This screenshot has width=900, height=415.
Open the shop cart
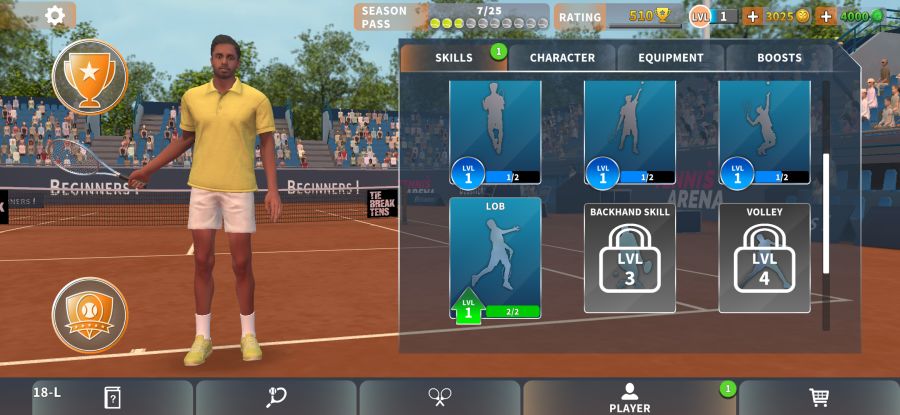819,397
